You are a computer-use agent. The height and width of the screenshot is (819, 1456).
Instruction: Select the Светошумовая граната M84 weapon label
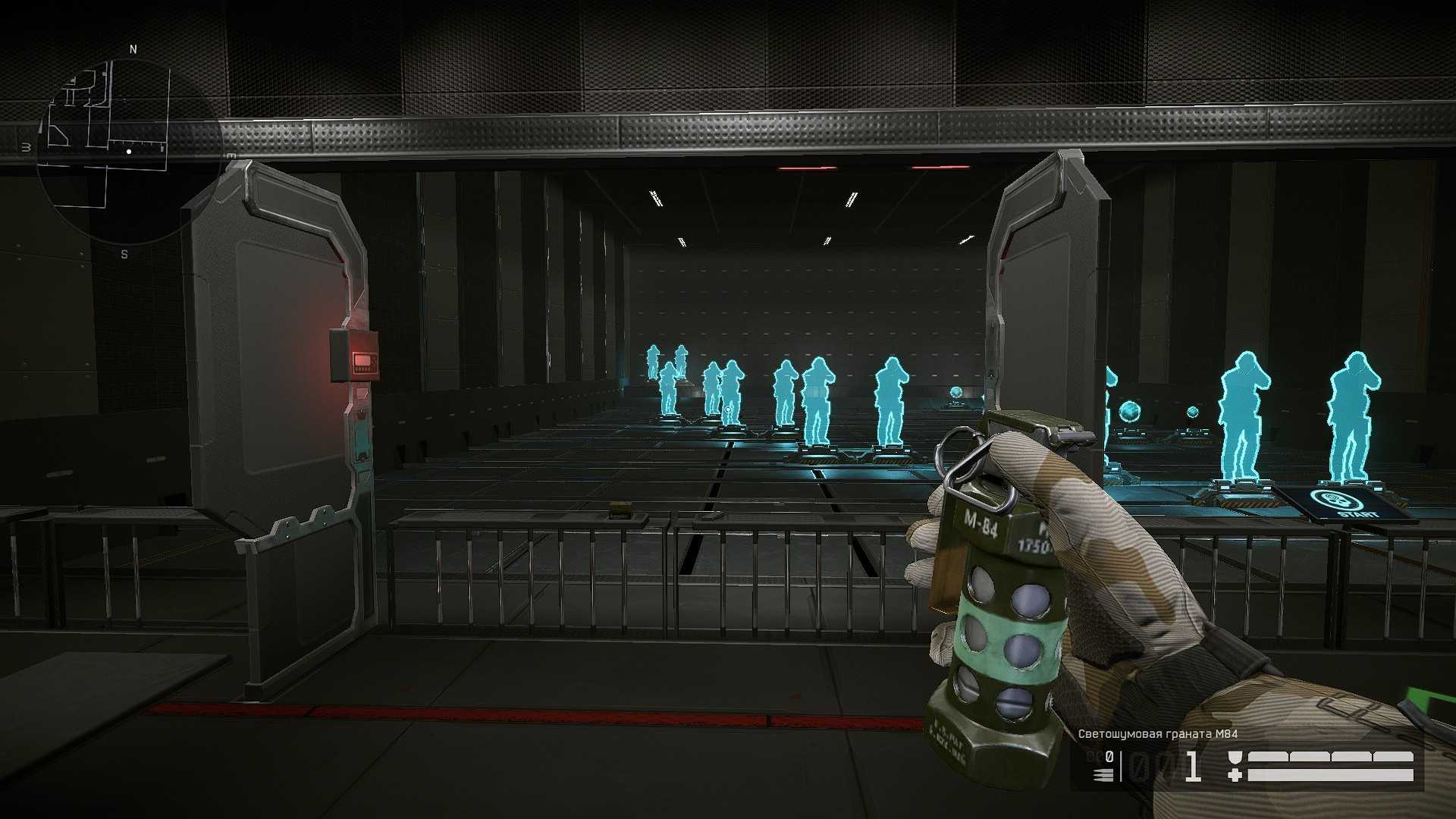tap(1157, 734)
